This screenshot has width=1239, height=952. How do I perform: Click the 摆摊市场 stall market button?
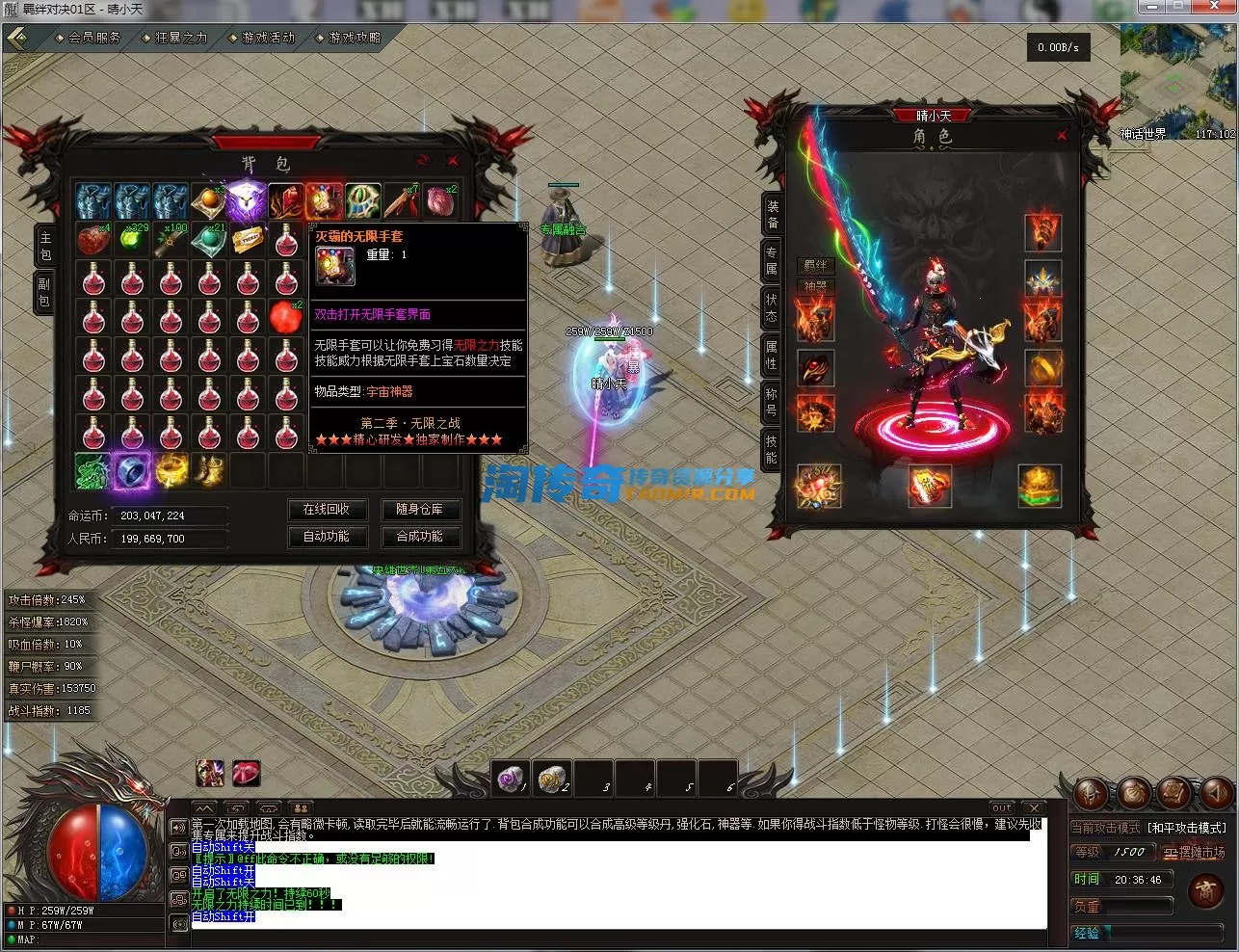(x=1194, y=853)
